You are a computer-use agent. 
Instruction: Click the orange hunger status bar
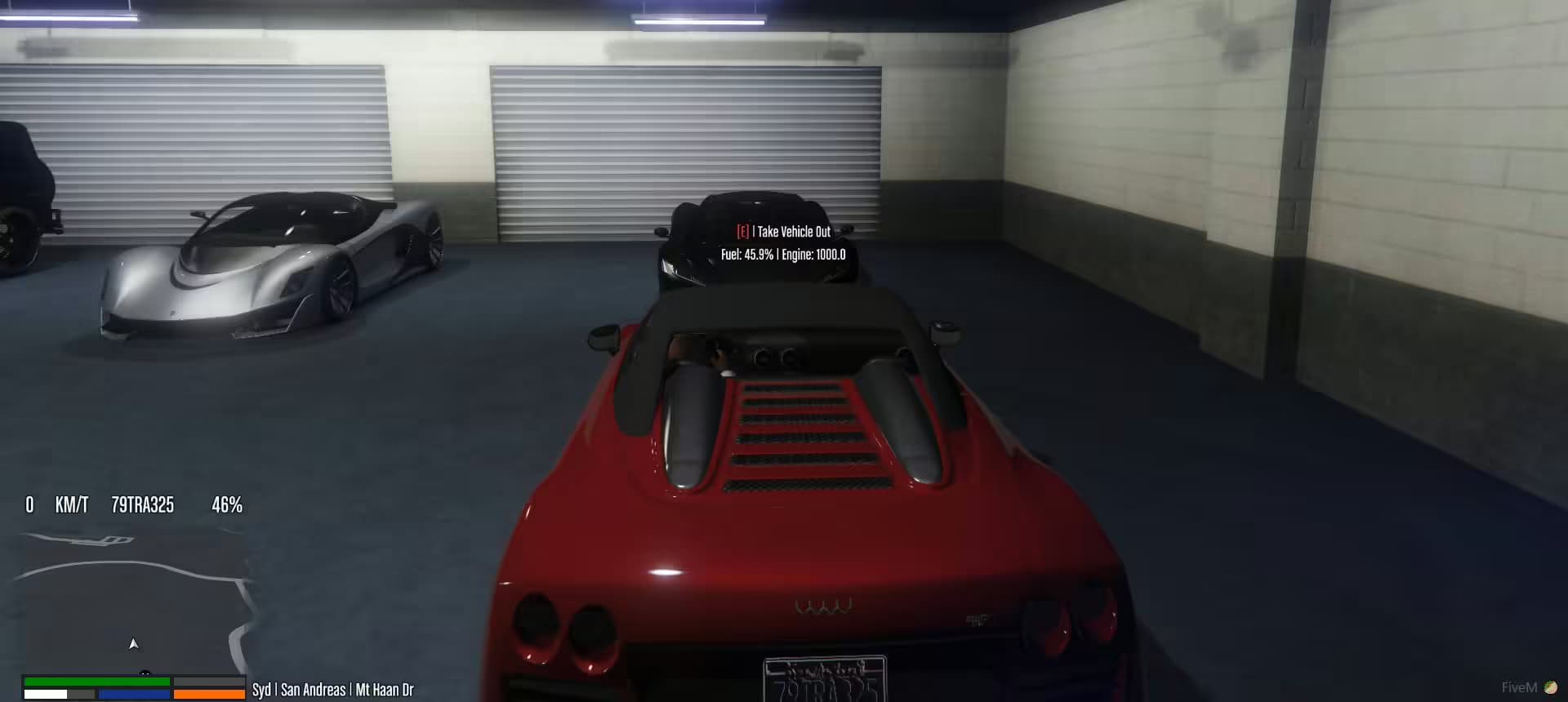tap(208, 693)
